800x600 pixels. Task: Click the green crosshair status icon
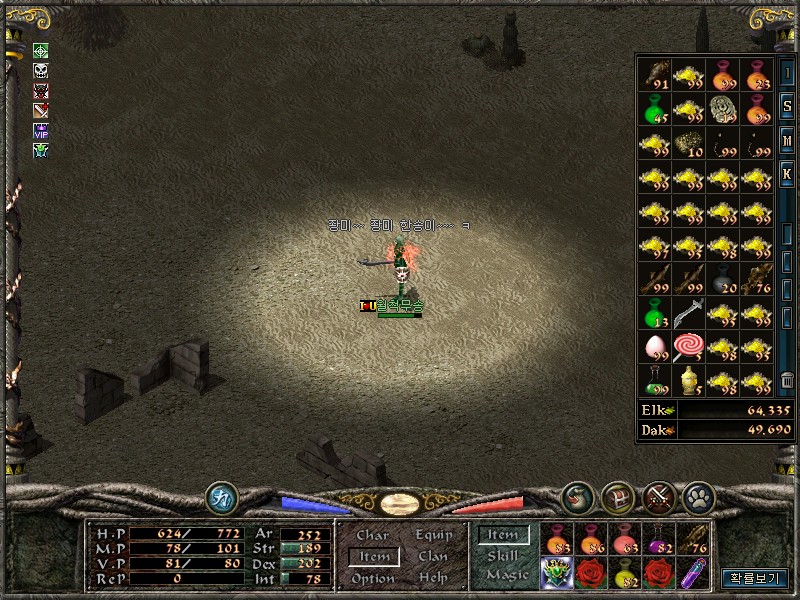pyautogui.click(x=40, y=50)
